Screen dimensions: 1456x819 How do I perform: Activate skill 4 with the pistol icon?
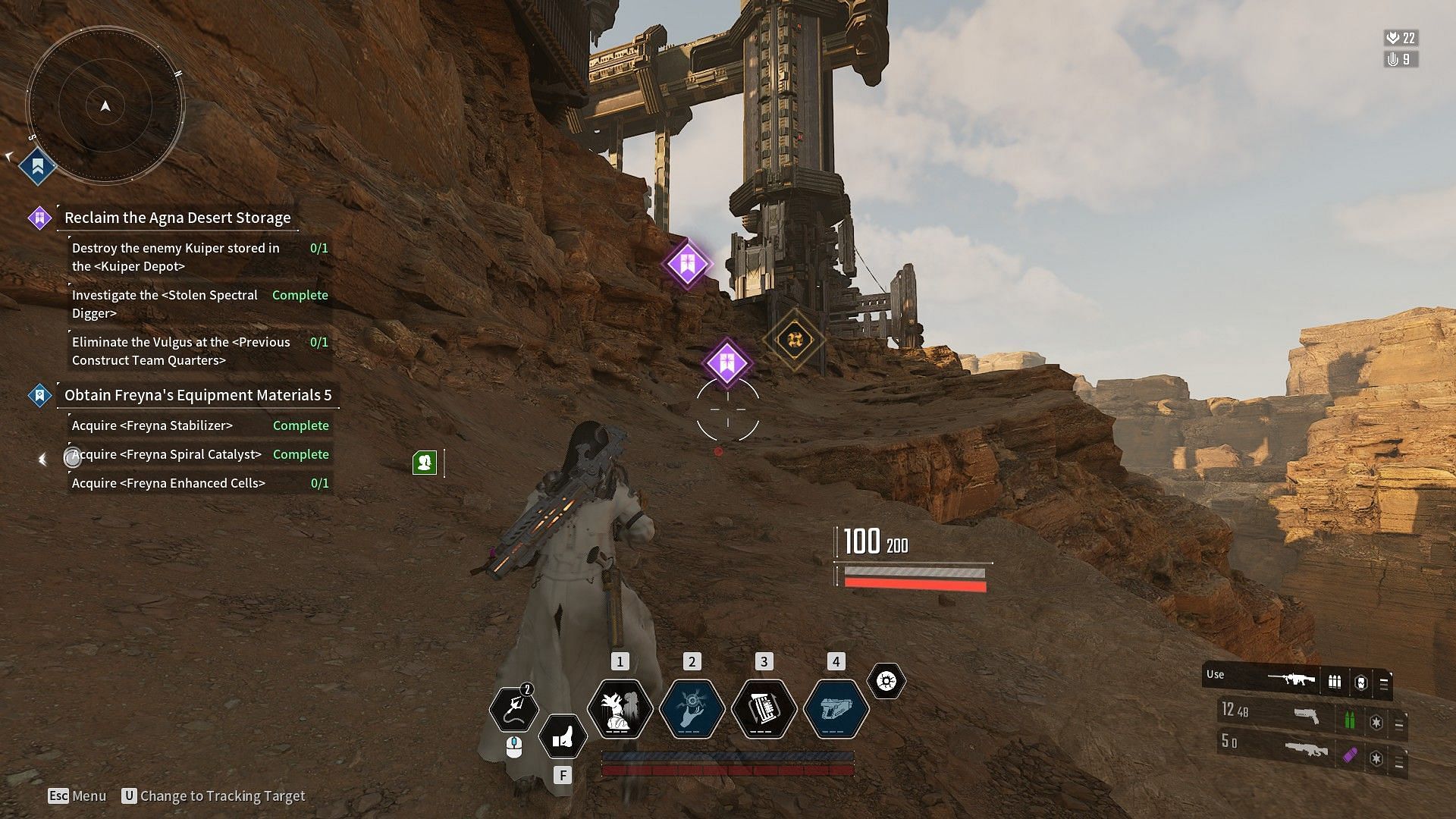(836, 709)
